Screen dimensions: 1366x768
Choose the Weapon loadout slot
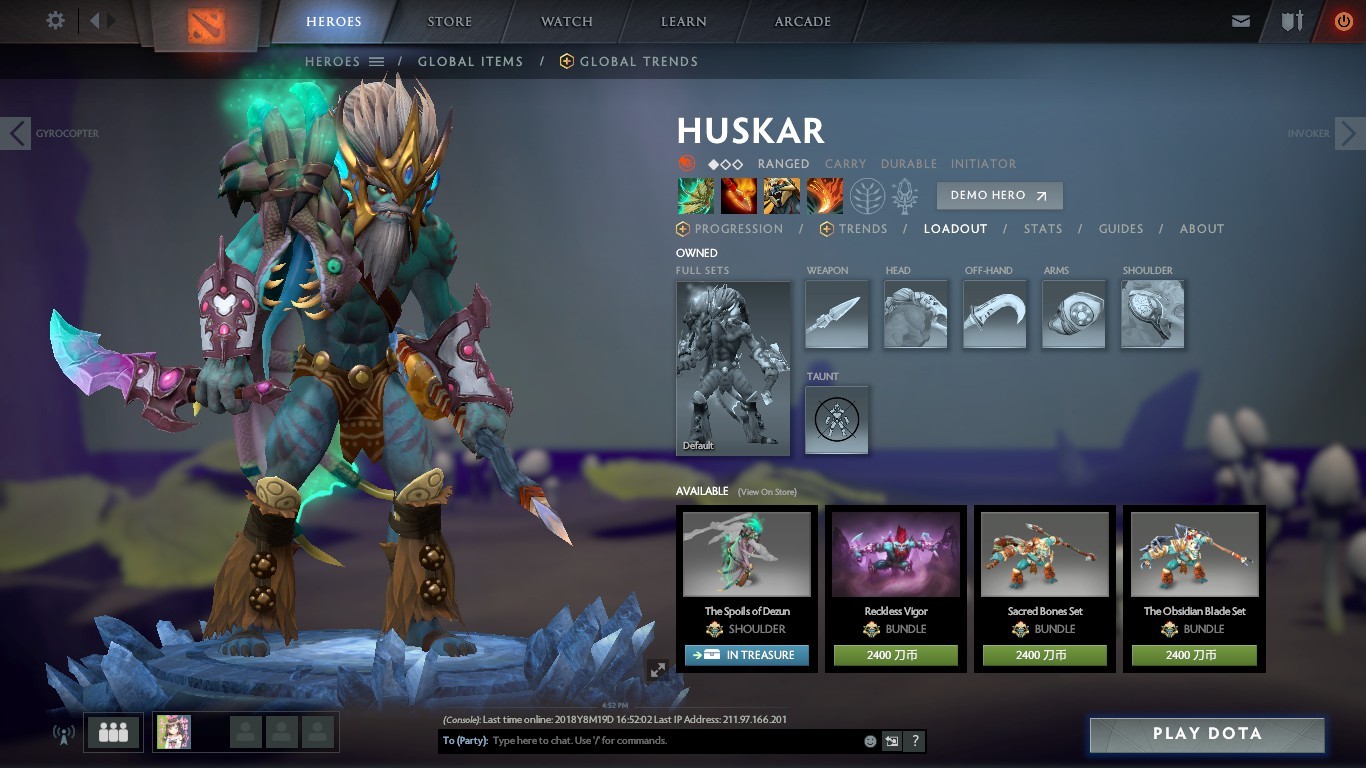point(837,314)
